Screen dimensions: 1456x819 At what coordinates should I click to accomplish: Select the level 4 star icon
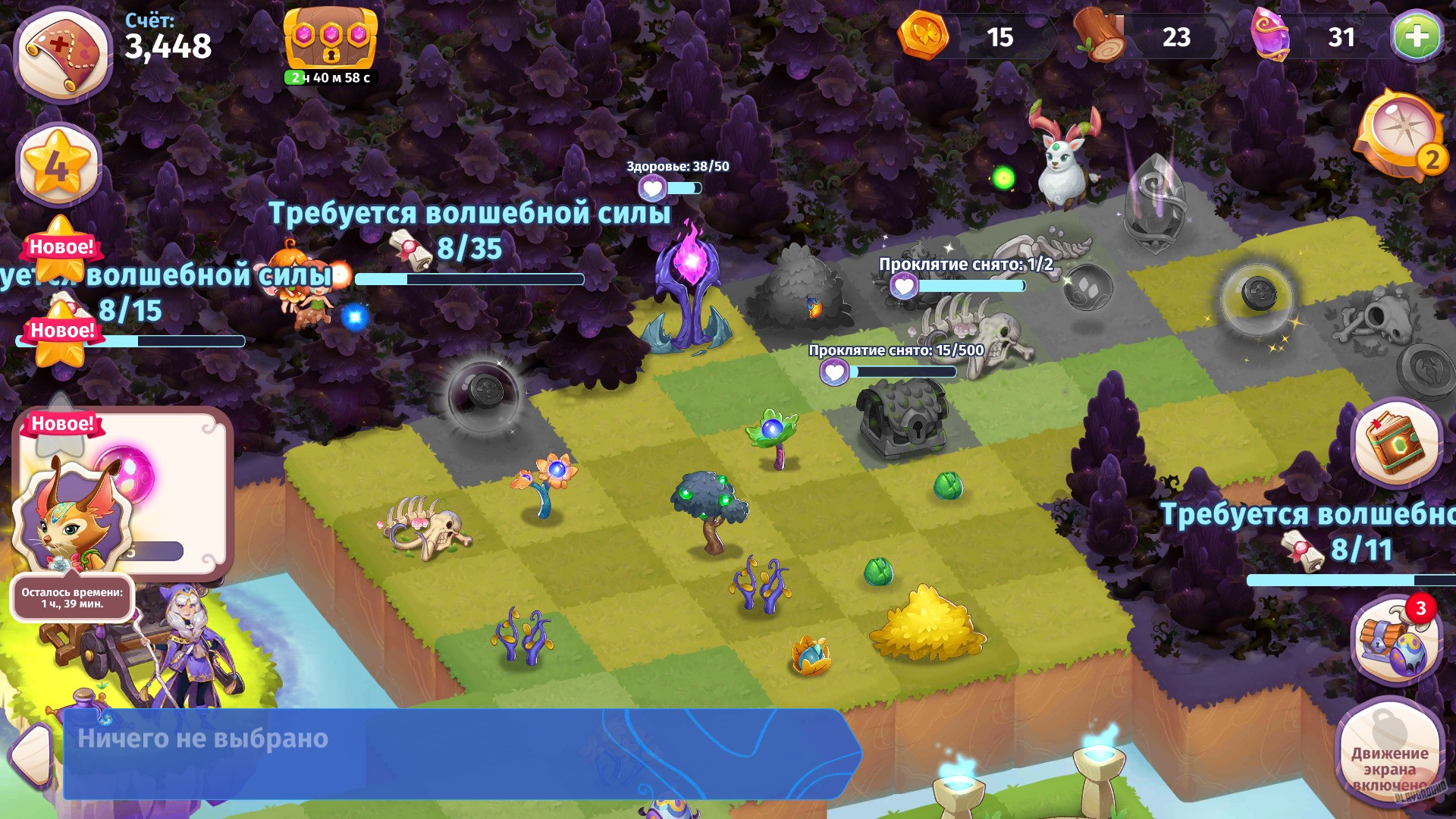point(57,162)
